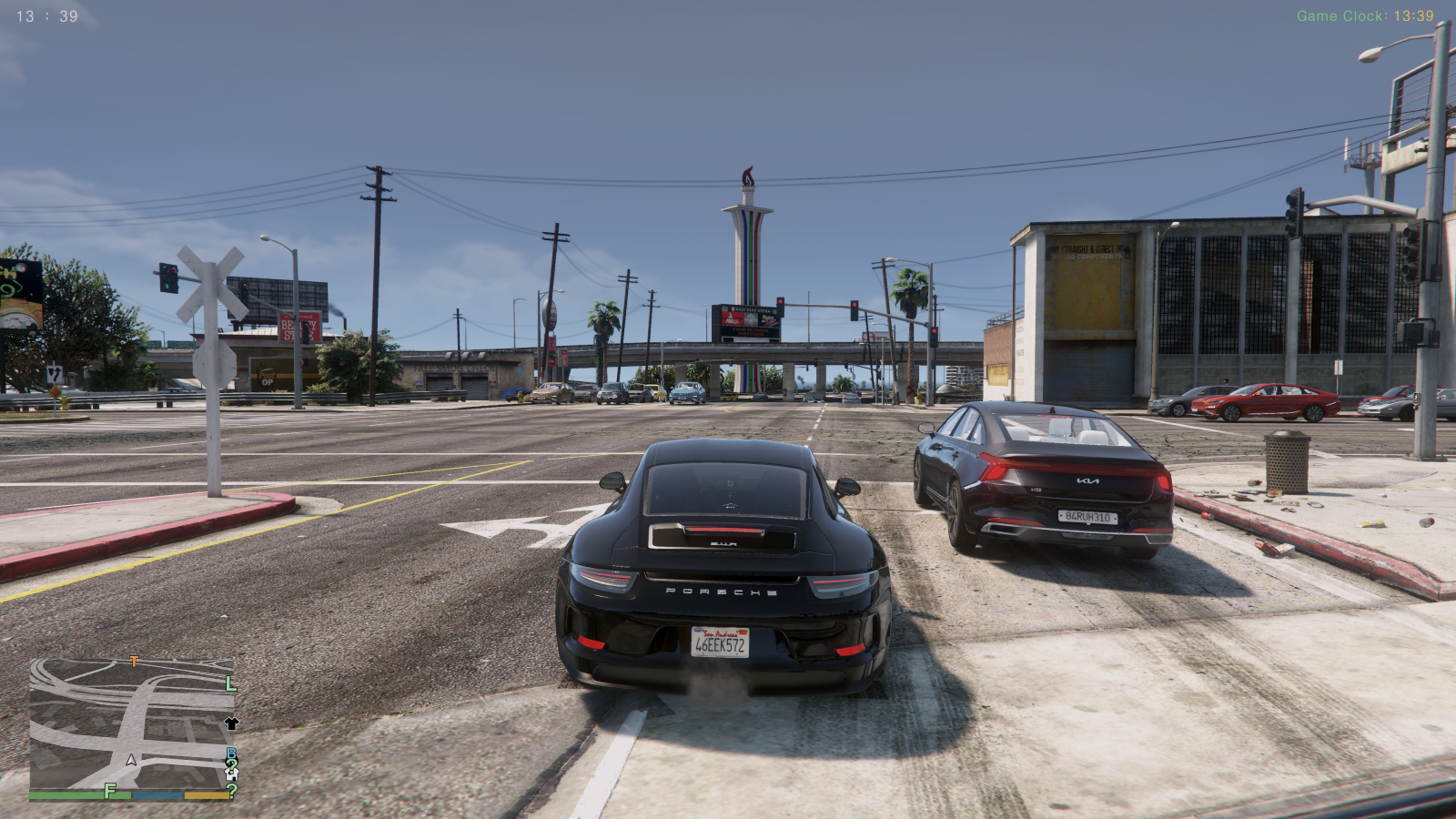
Task: Select the green question mark stranger blip
Action: point(232,790)
